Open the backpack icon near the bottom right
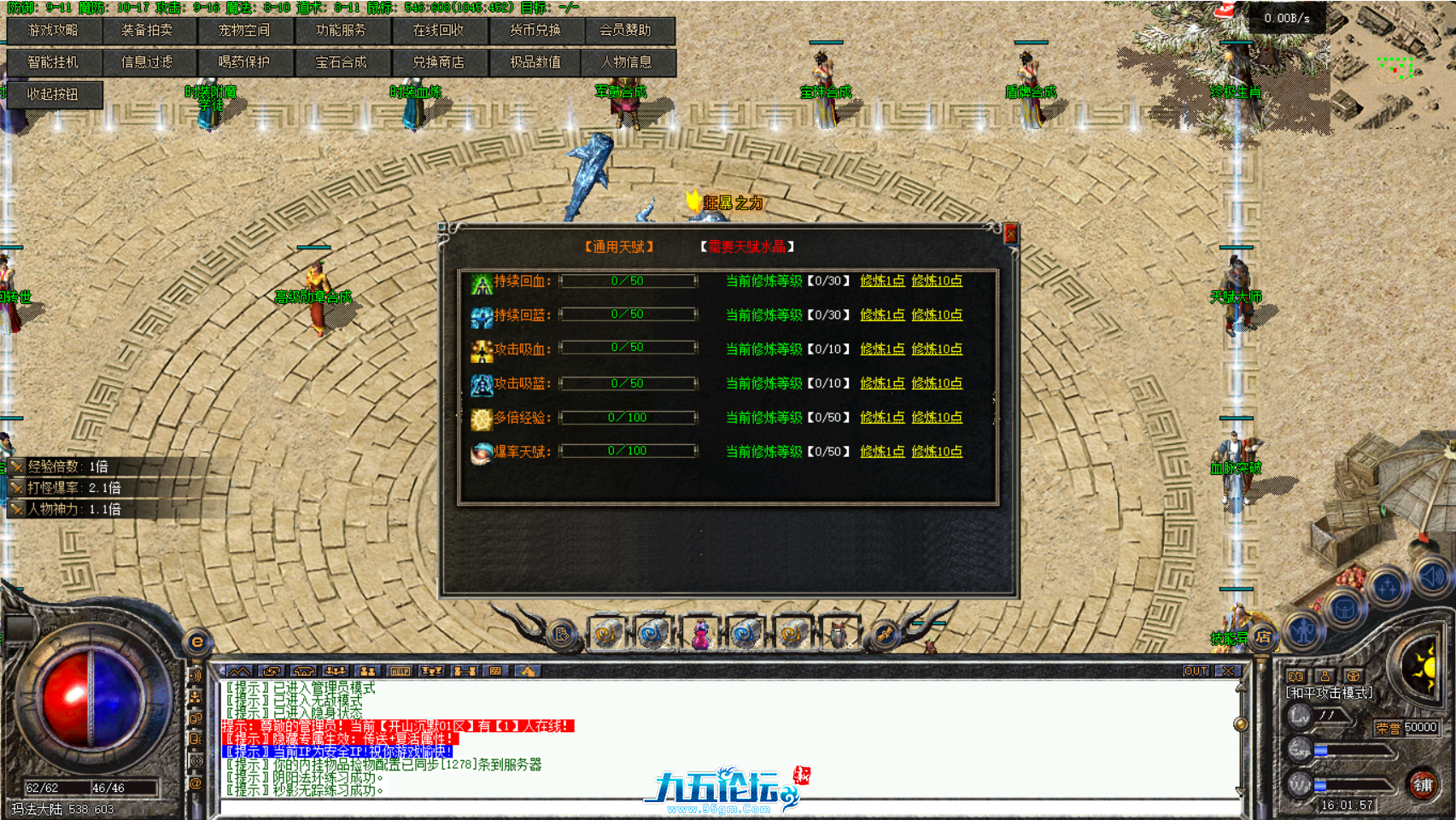Image resolution: width=1456 pixels, height=820 pixels. point(1346,608)
